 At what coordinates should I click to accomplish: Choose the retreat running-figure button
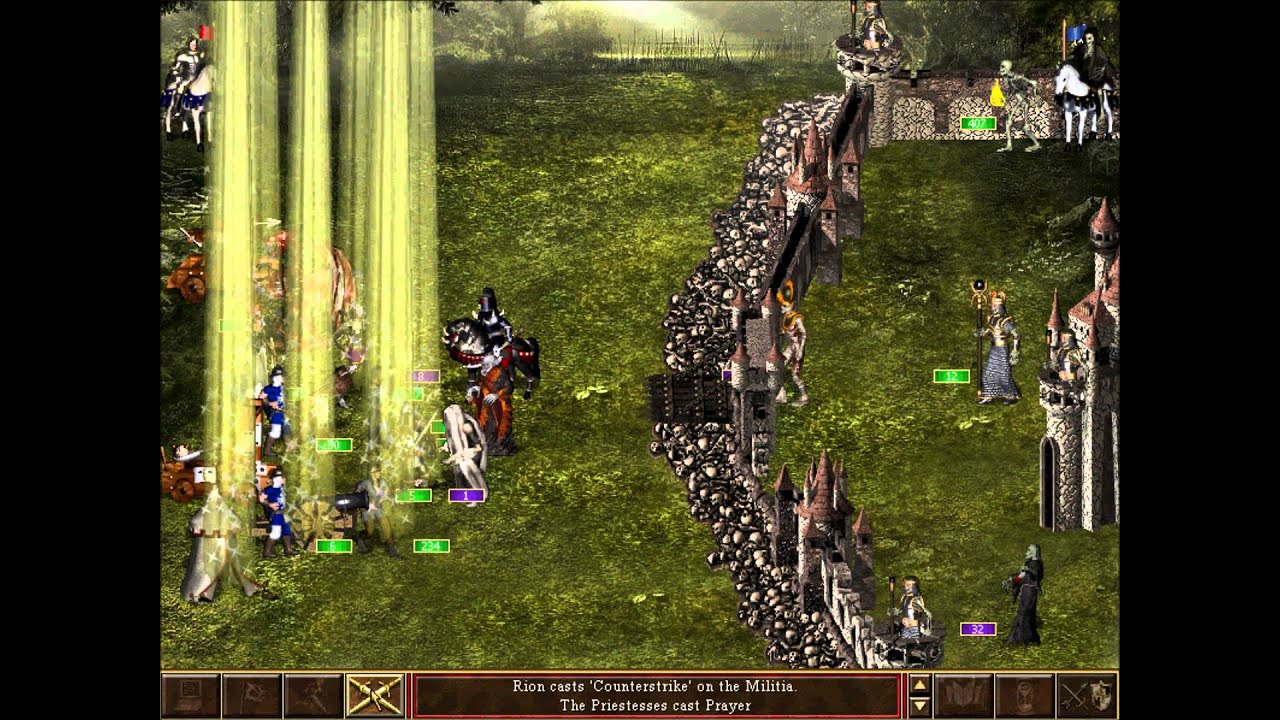(312, 695)
